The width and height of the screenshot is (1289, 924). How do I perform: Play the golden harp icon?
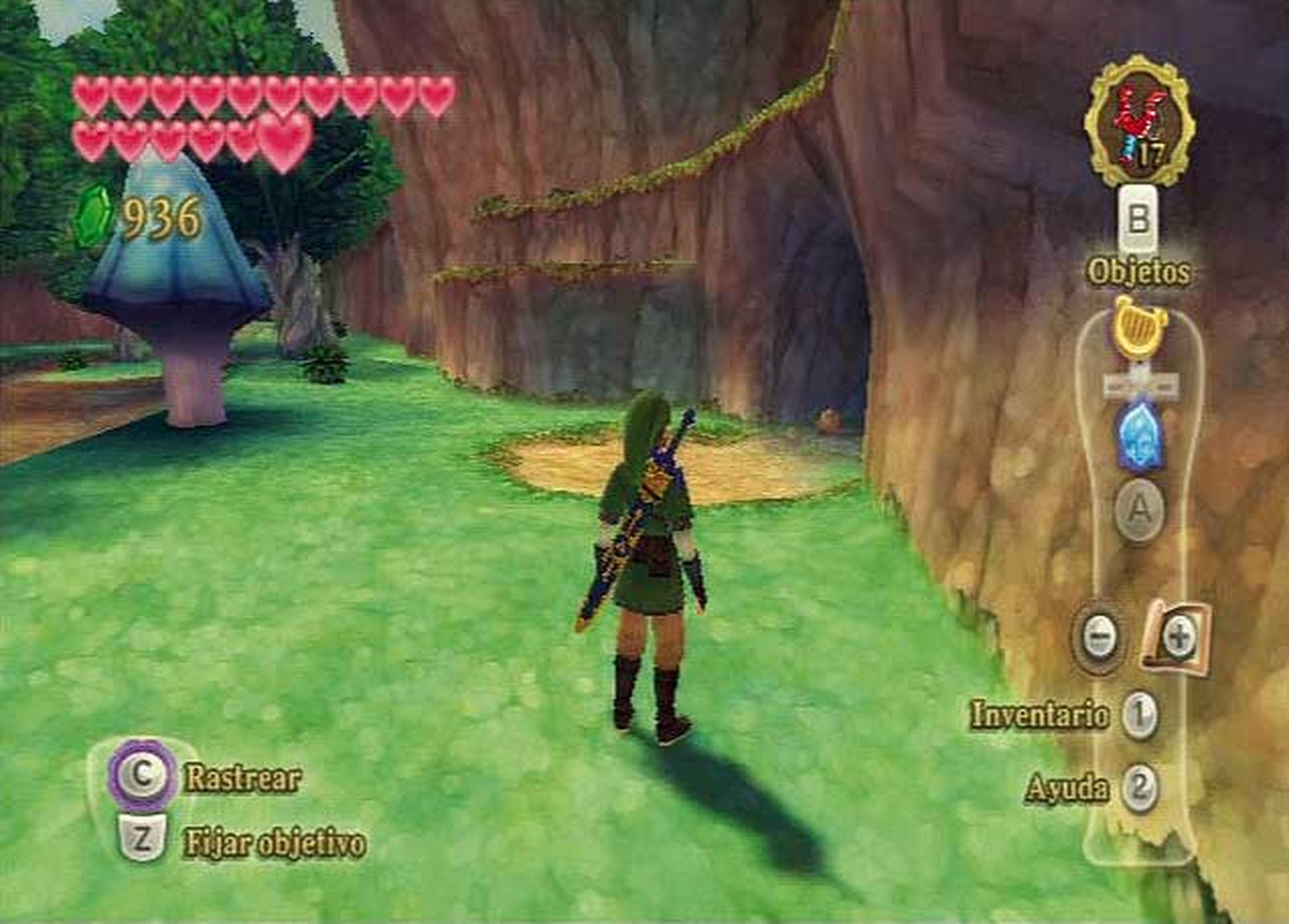1139,329
